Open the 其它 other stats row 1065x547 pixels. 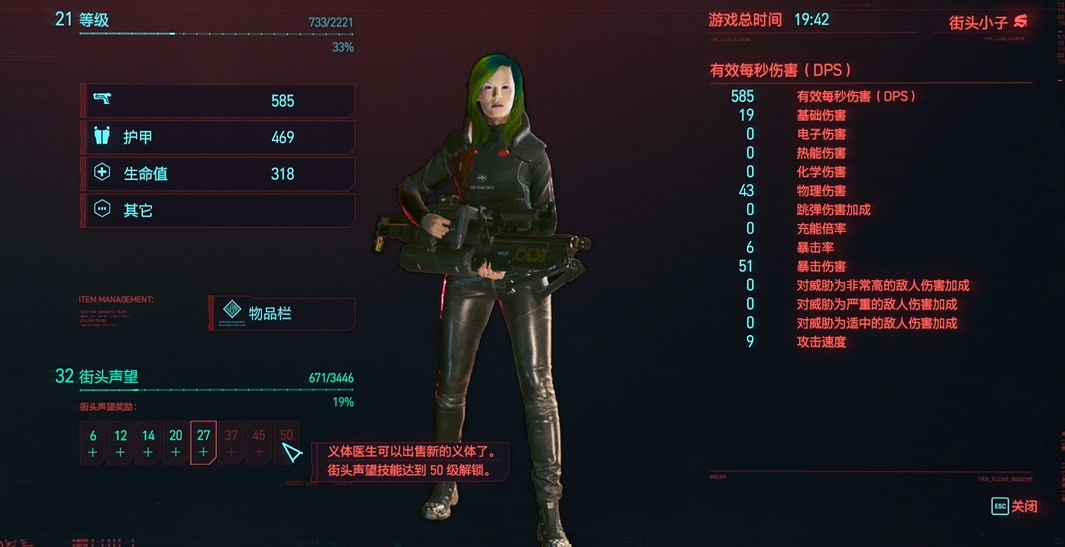(x=217, y=211)
